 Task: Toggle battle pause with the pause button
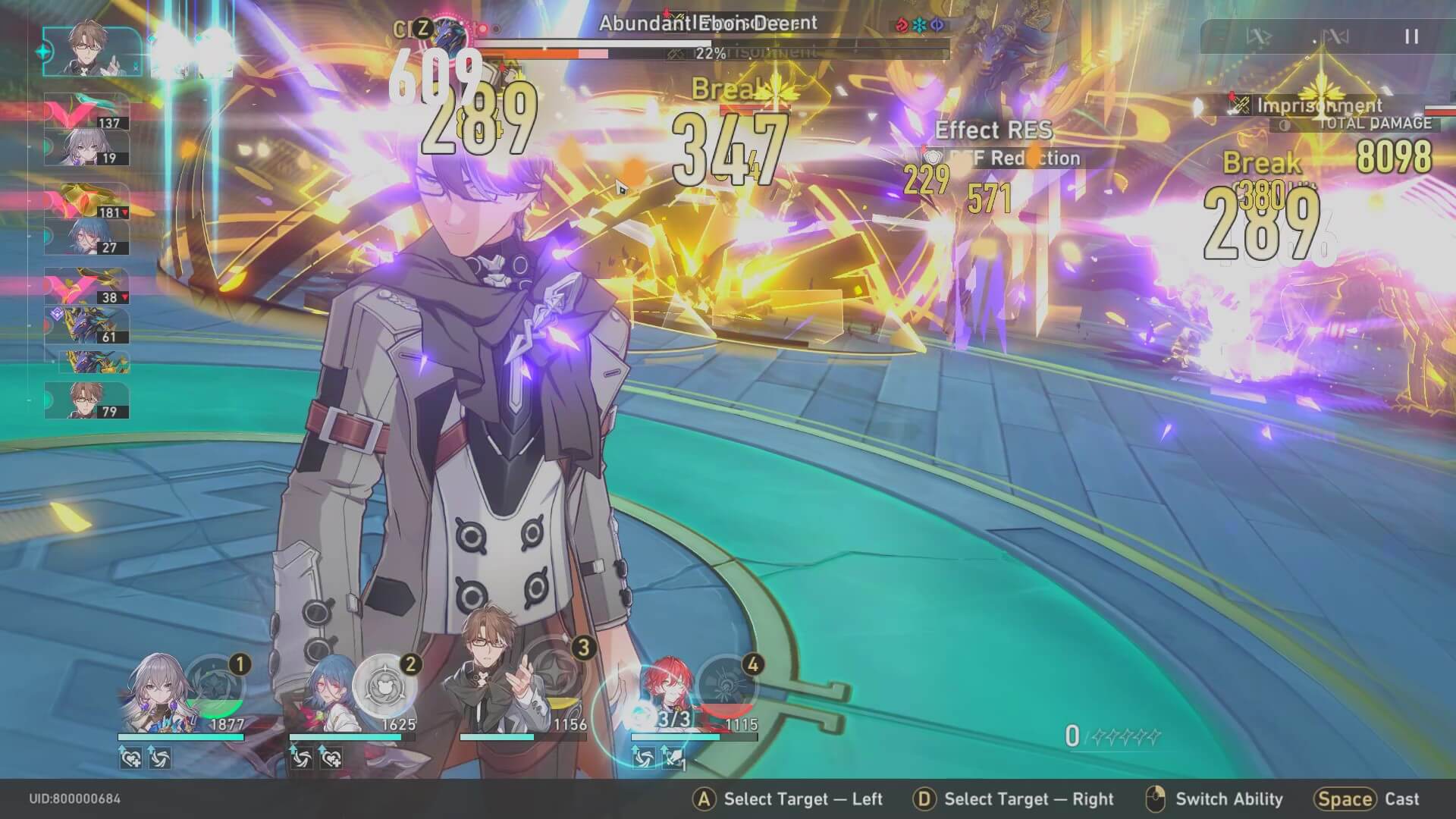coord(1412,35)
